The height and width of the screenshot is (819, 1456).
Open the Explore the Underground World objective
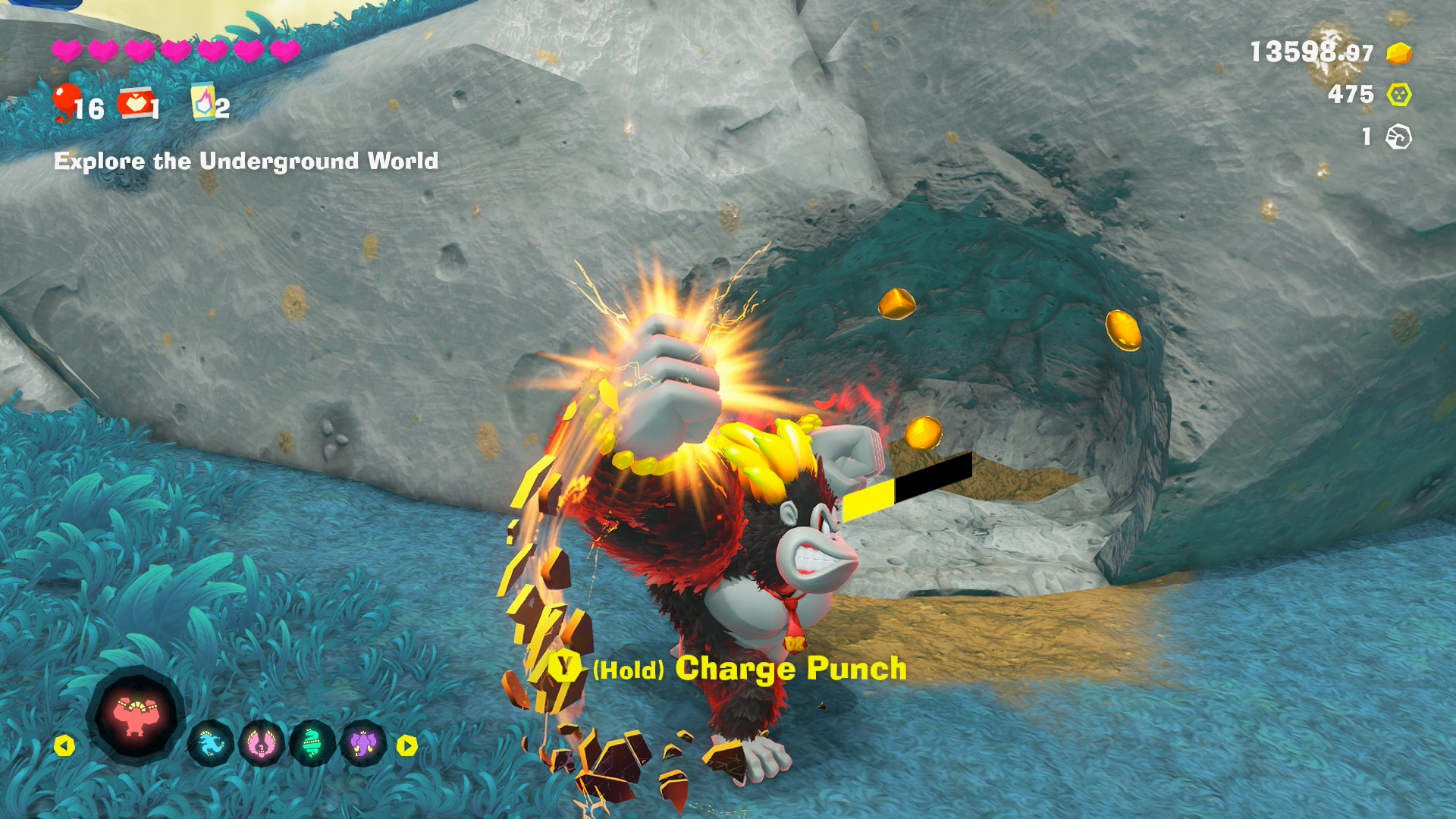[246, 161]
